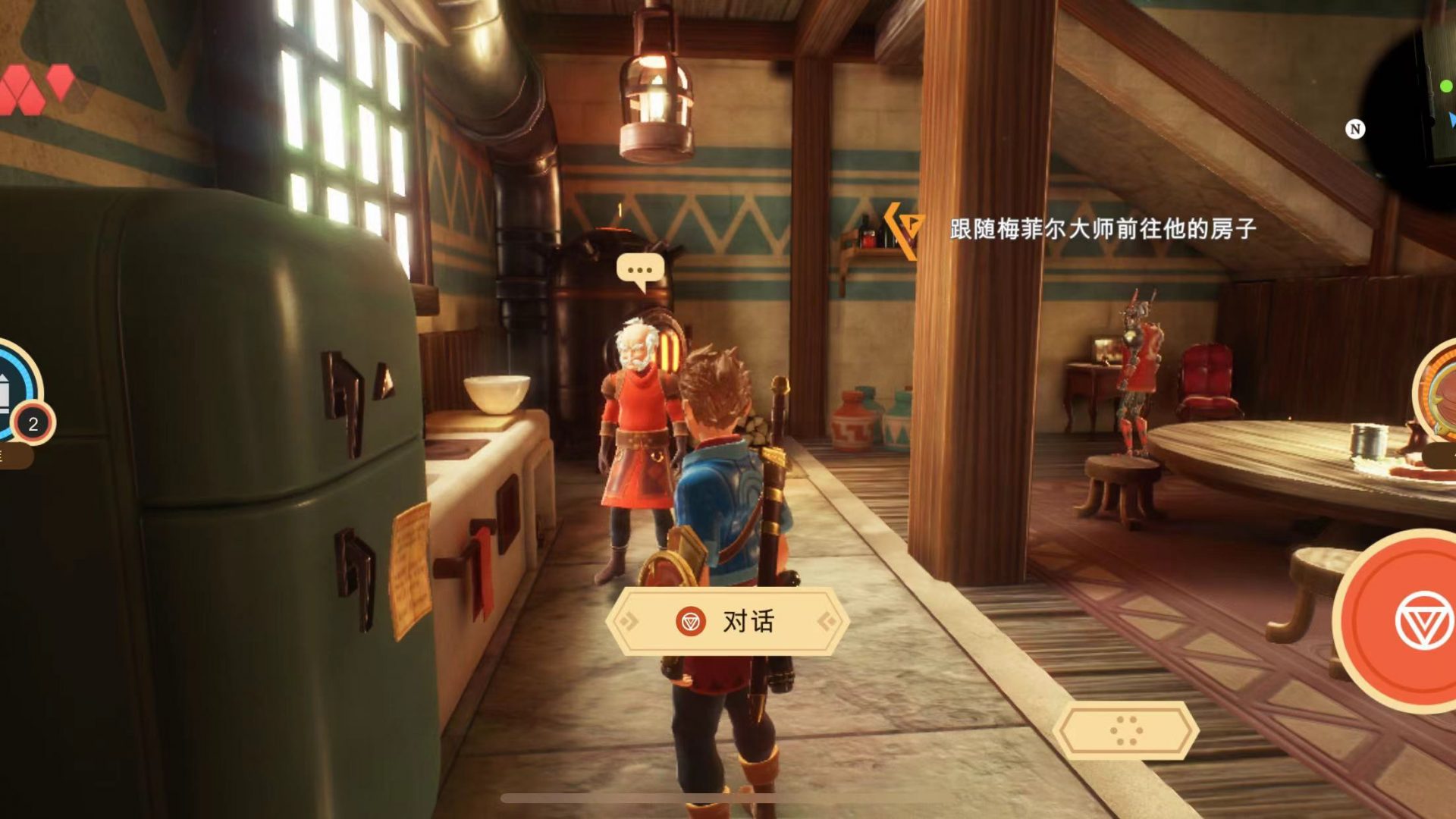Image resolution: width=1456 pixels, height=819 pixels.
Task: Select the quest objective about following 梅菲尔大师
Action: point(1102,228)
